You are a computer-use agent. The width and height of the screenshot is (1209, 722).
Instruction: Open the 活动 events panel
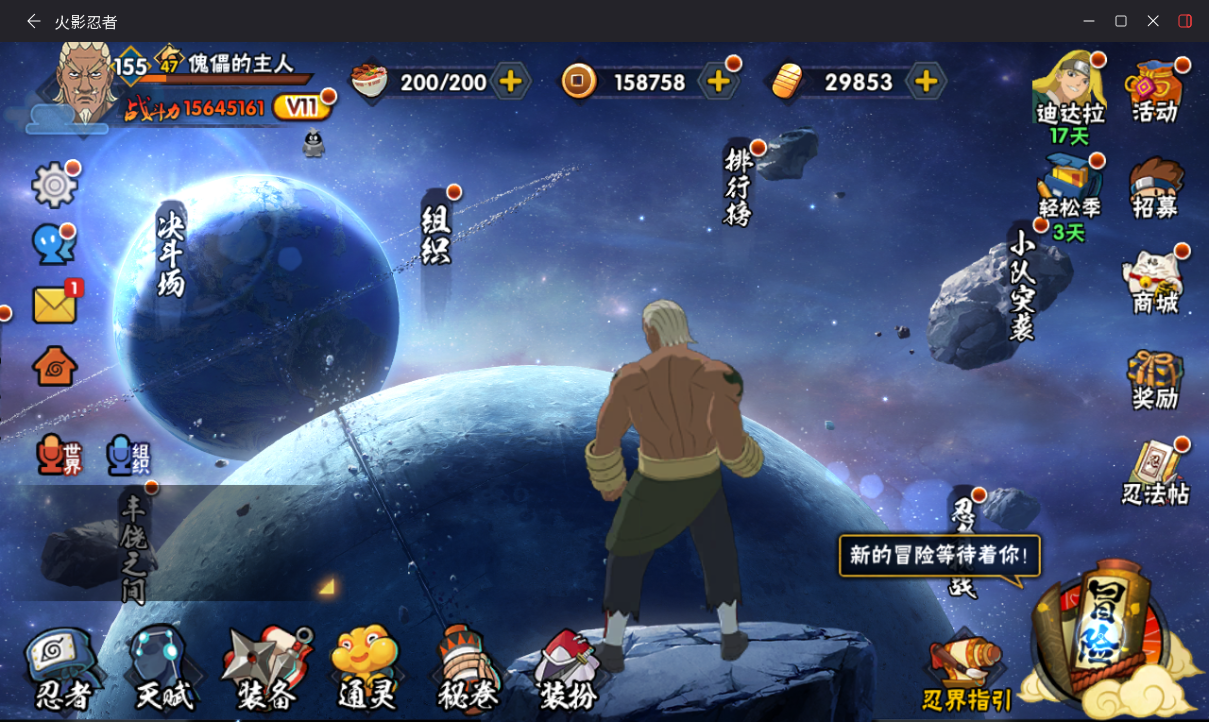pyautogui.click(x=1155, y=92)
